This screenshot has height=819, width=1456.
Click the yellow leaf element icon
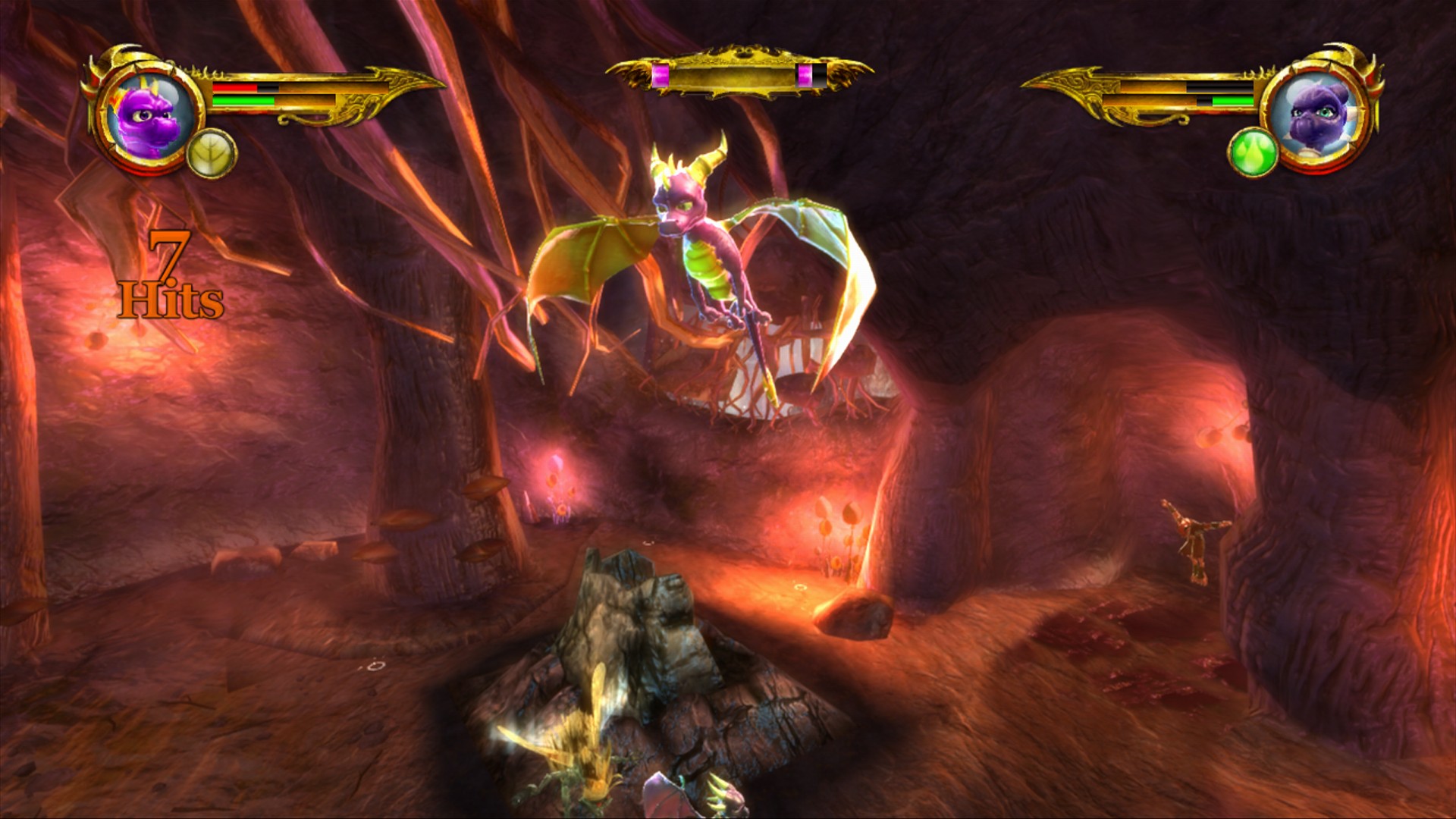pyautogui.click(x=212, y=154)
